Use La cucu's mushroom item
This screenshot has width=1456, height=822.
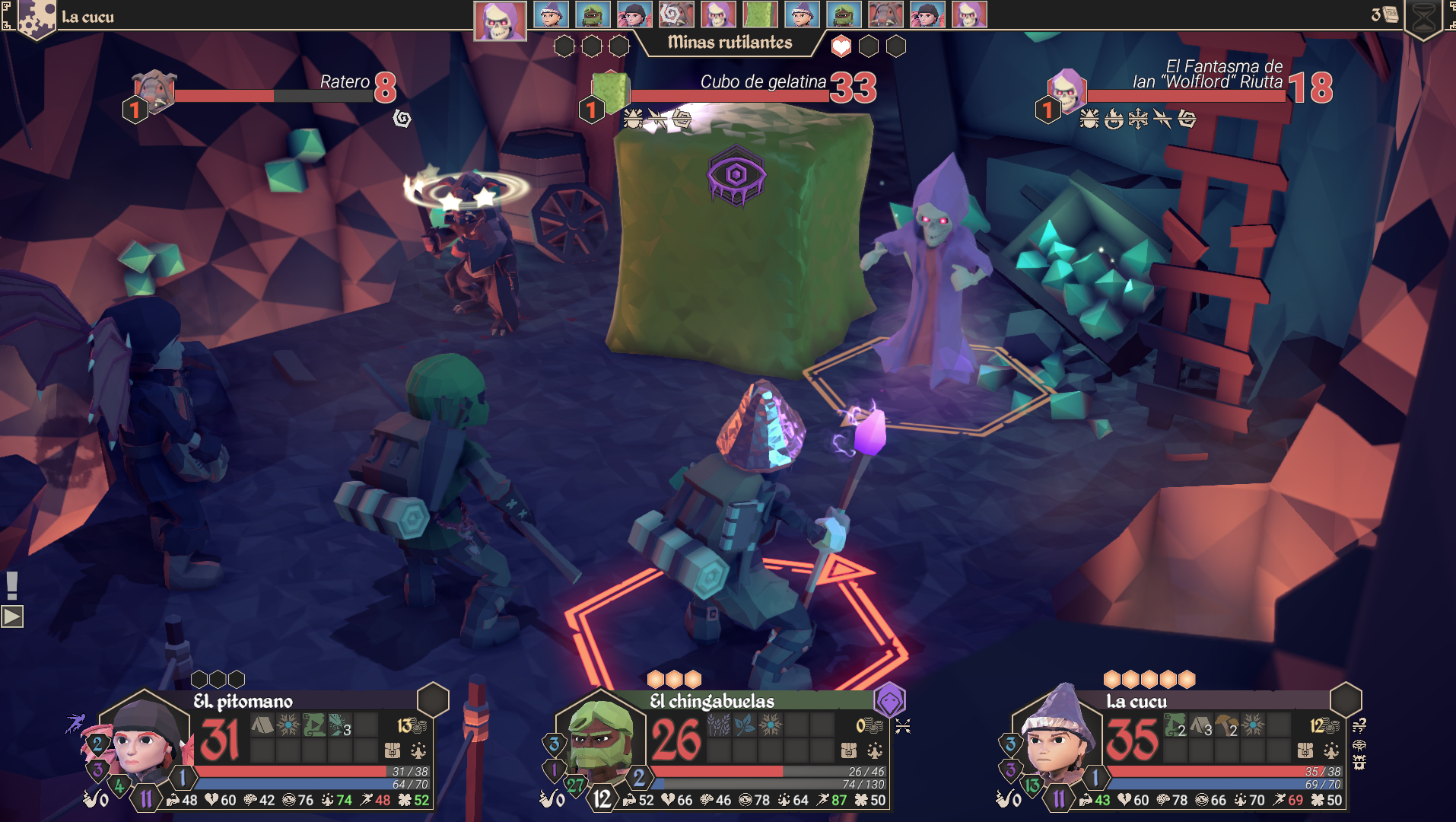coord(1226,725)
